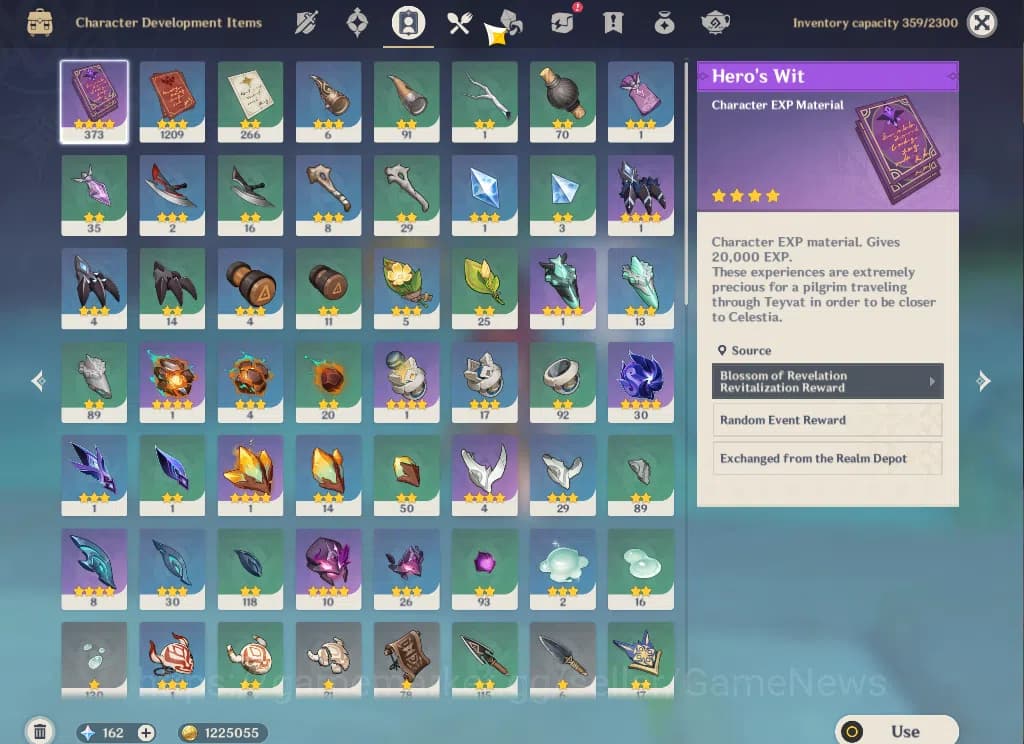Click the trash can delete icon

tap(39, 732)
